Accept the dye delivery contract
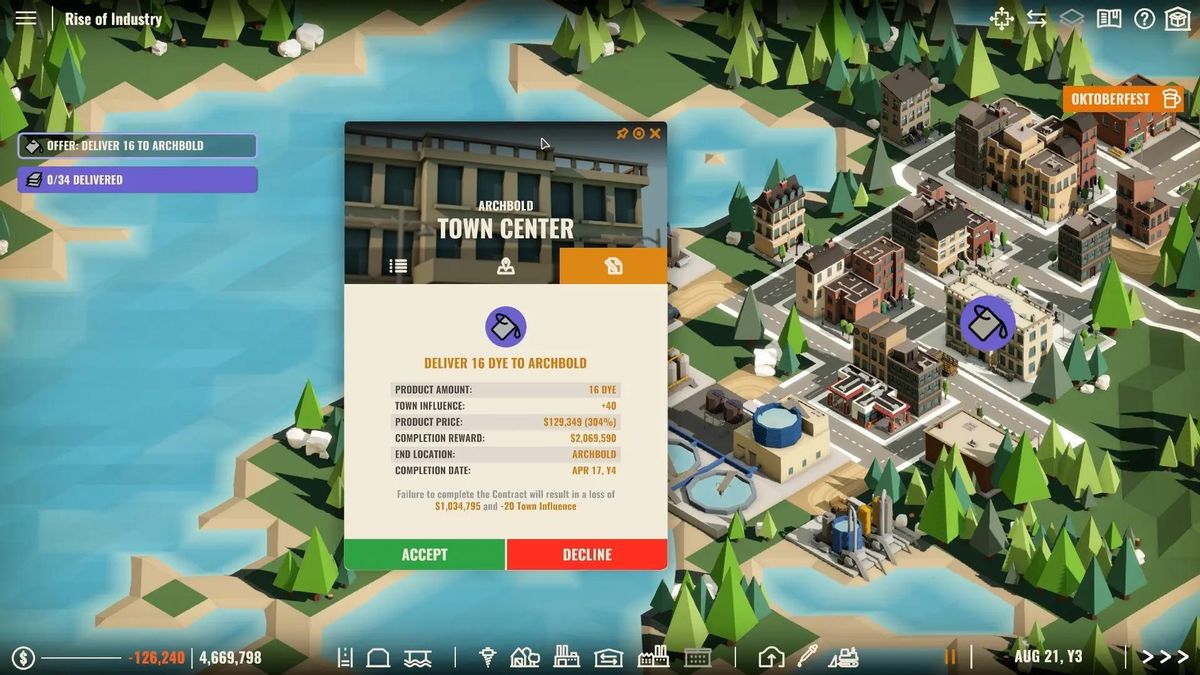 tap(424, 555)
